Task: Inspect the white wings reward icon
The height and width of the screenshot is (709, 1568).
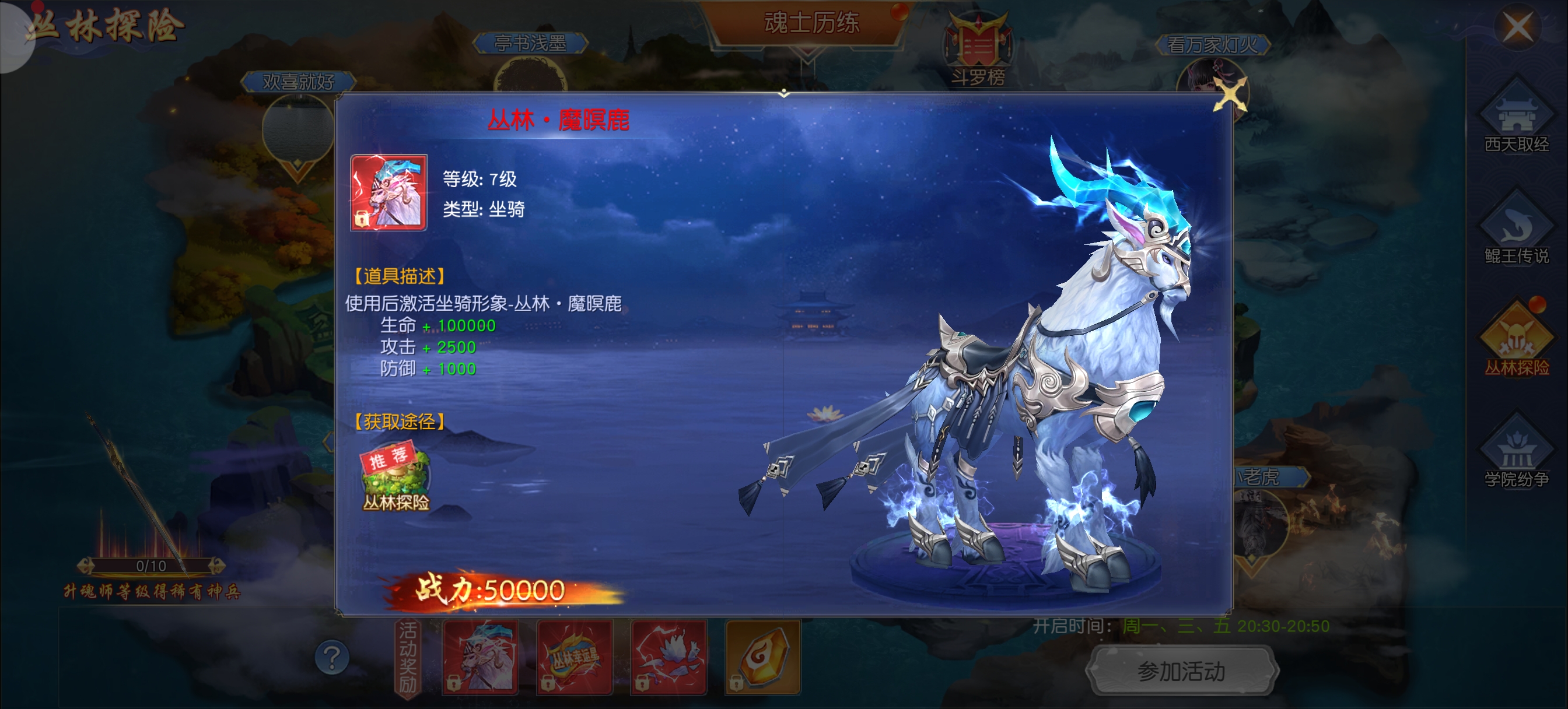Action: (668, 657)
